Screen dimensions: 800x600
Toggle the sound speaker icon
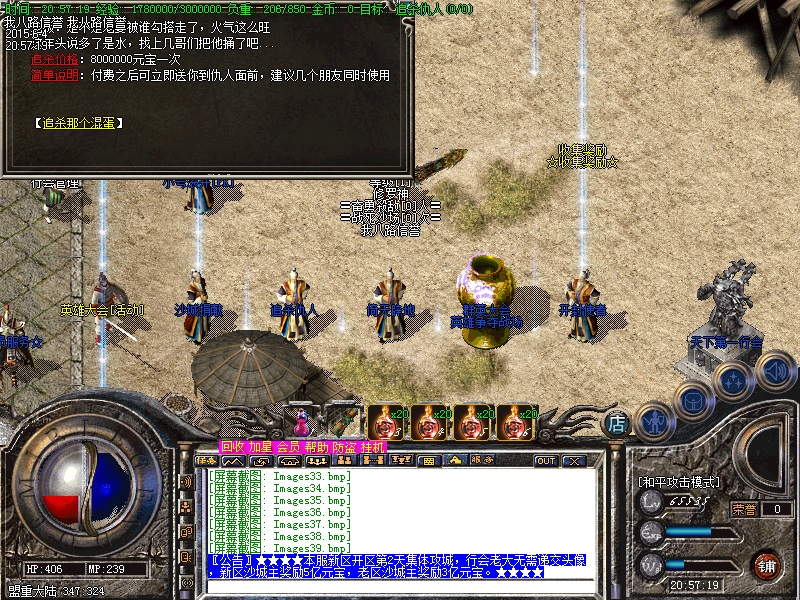pos(775,372)
